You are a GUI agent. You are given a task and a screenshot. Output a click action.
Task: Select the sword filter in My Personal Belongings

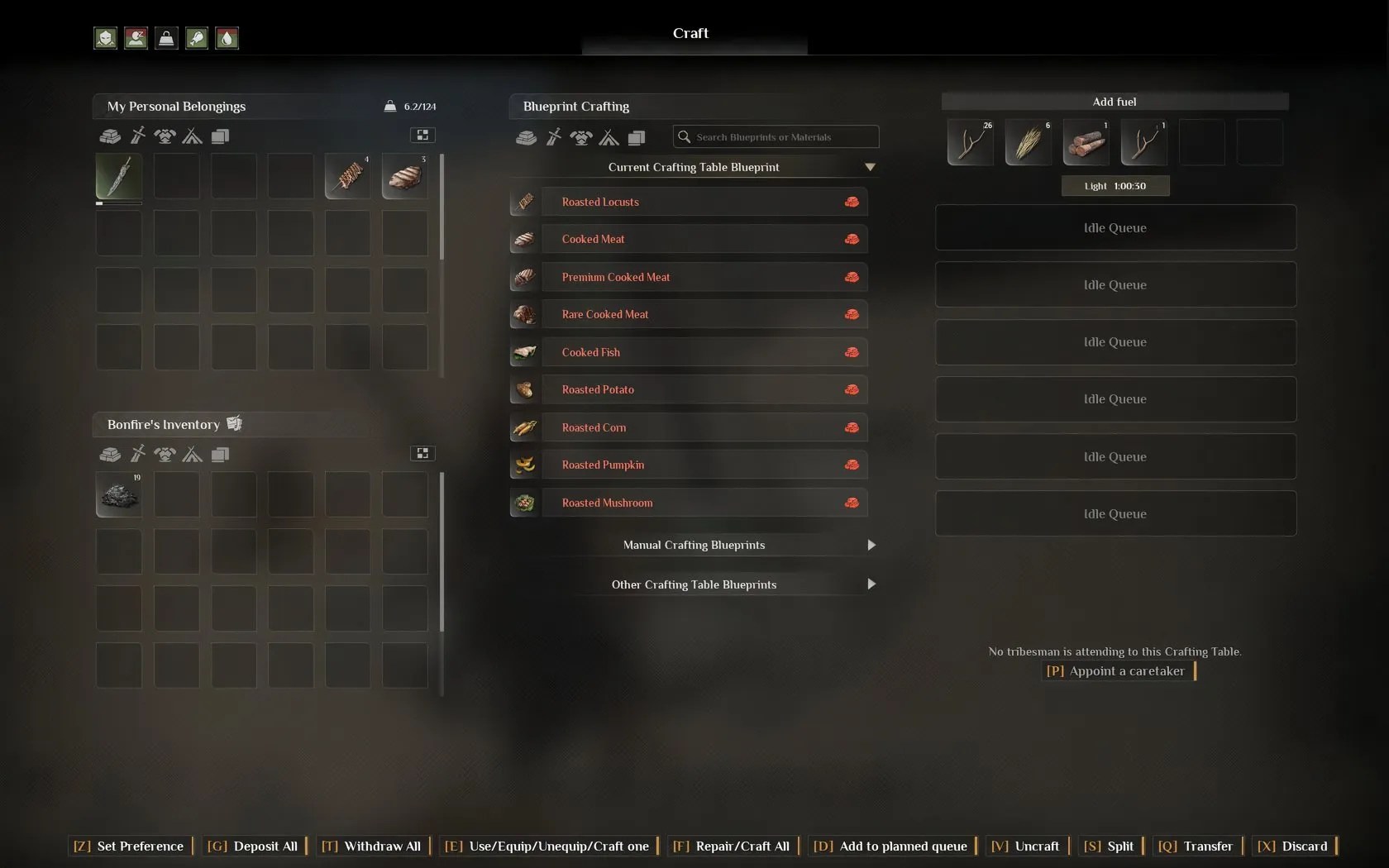coord(137,136)
